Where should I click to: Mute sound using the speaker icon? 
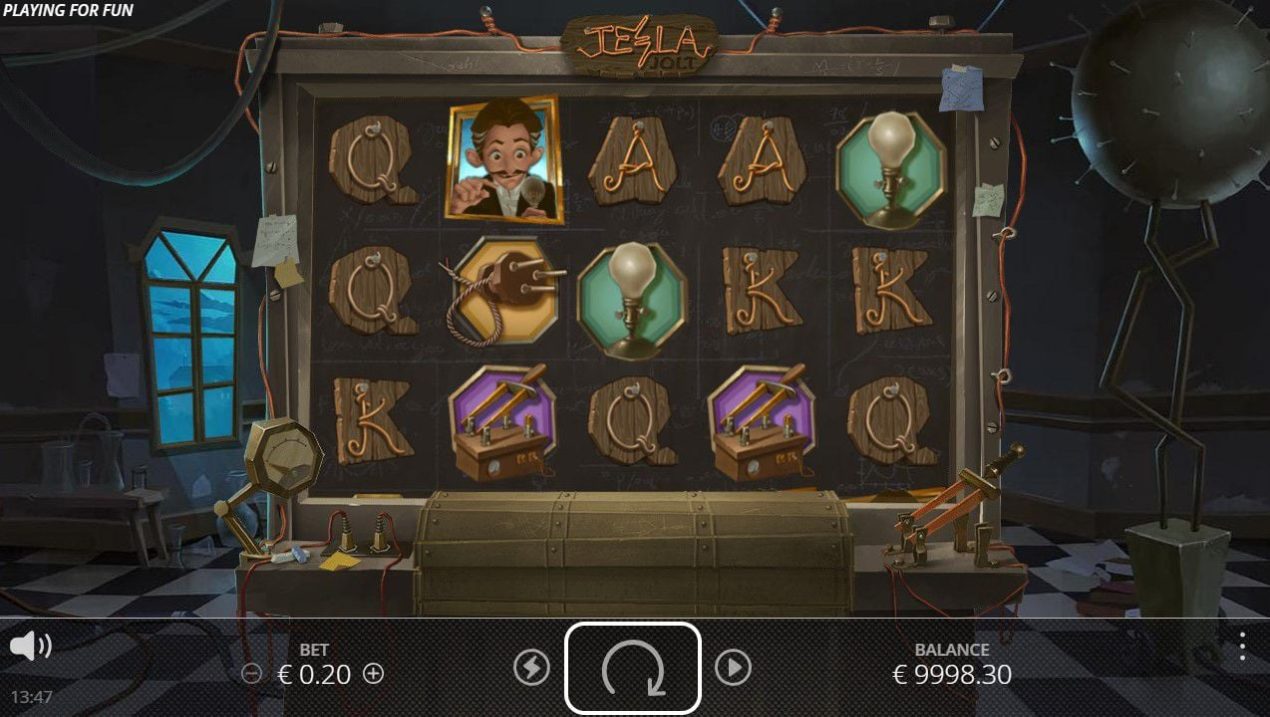[30, 646]
